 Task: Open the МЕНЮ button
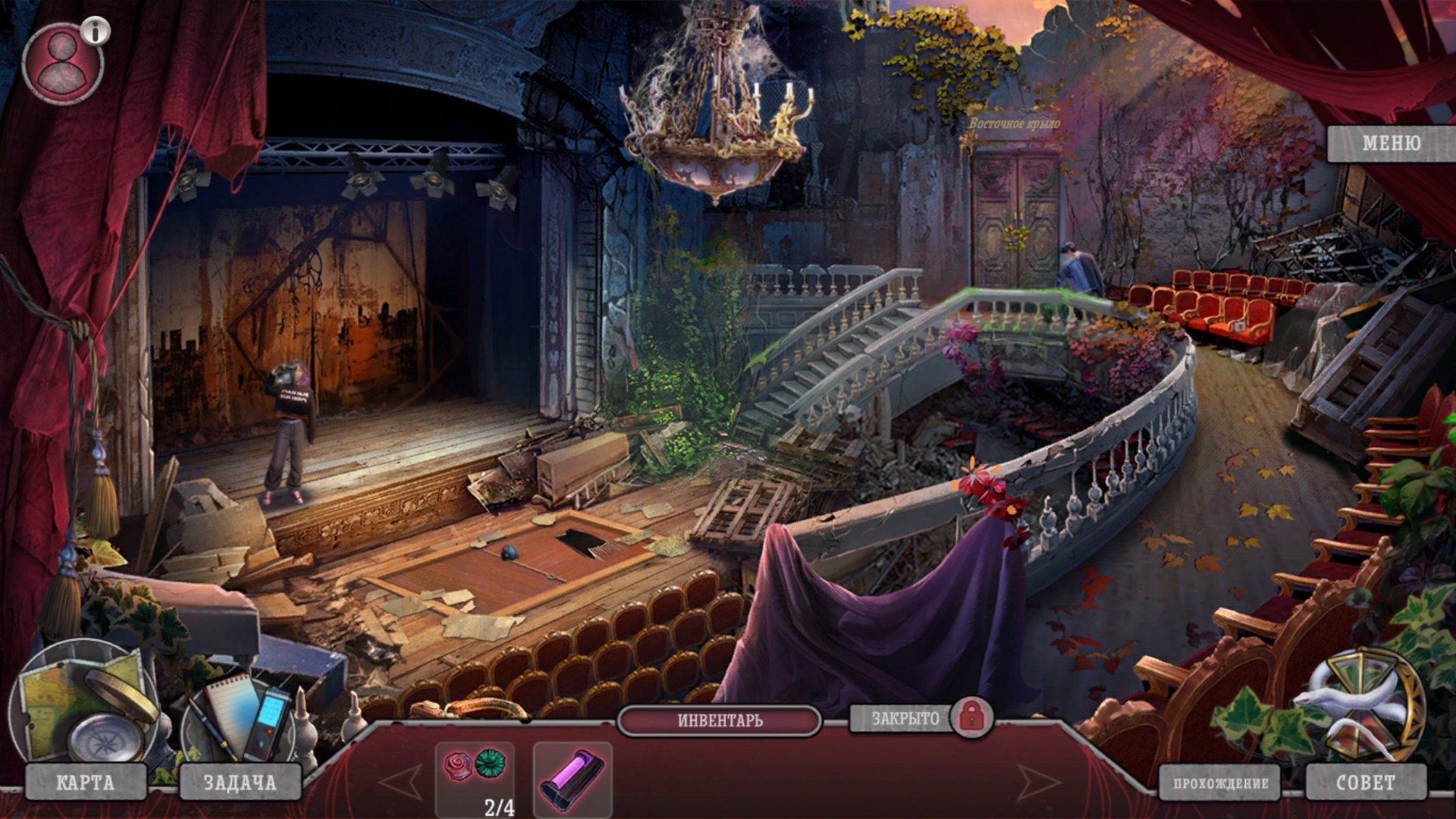pos(1391,143)
